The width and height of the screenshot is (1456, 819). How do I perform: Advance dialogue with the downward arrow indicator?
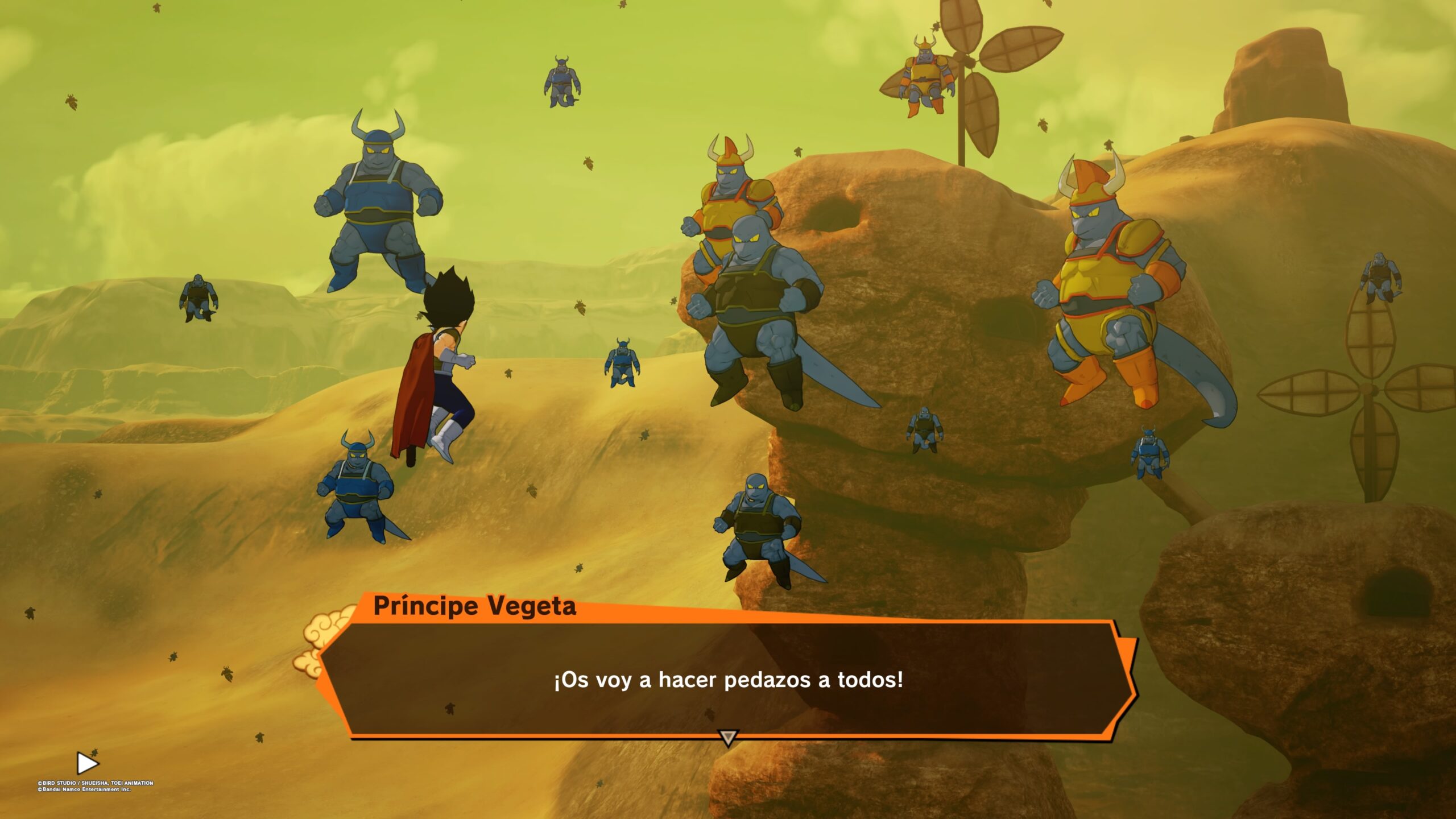click(728, 738)
